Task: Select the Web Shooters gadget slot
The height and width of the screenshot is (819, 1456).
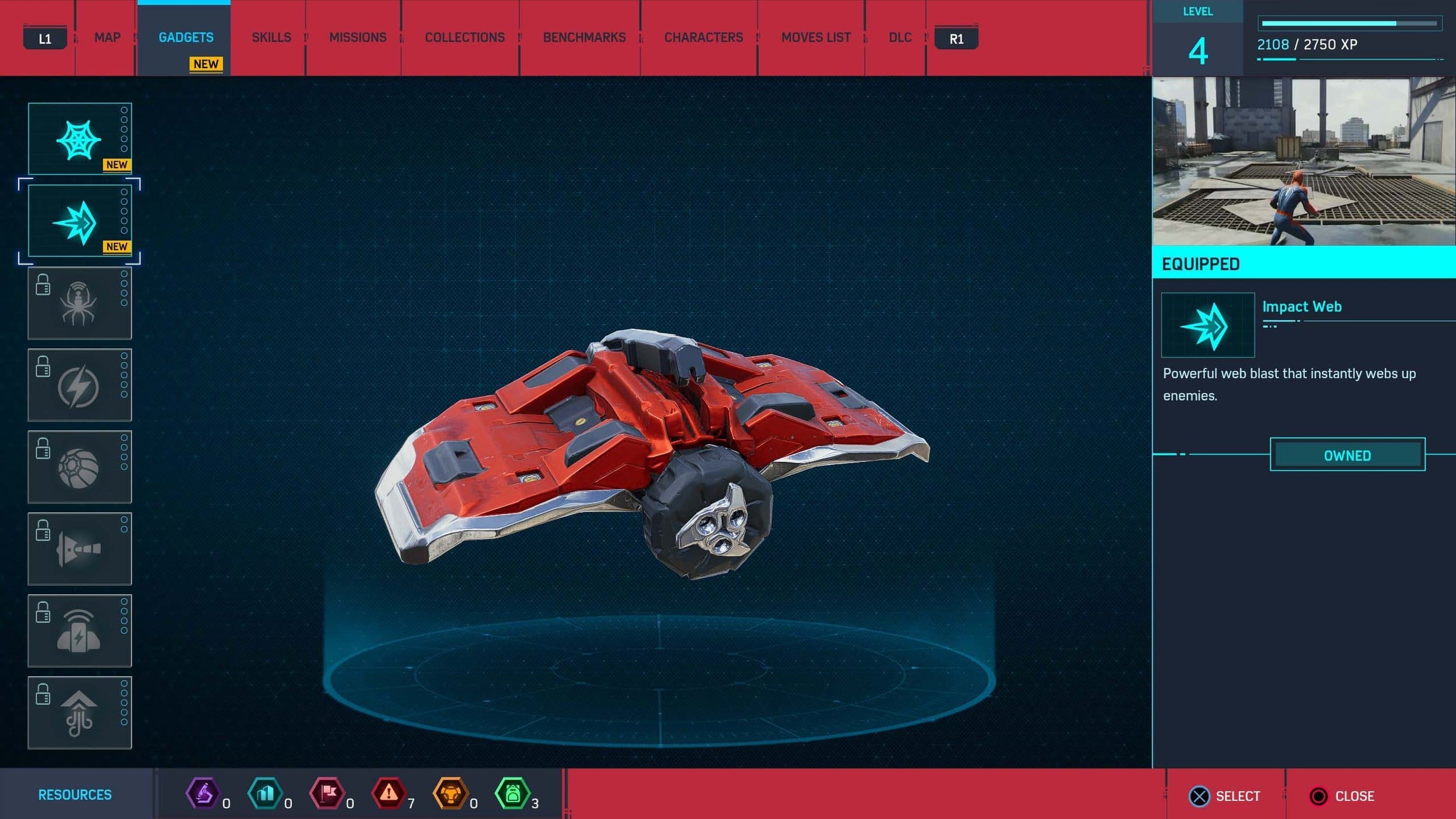Action: coord(80,139)
